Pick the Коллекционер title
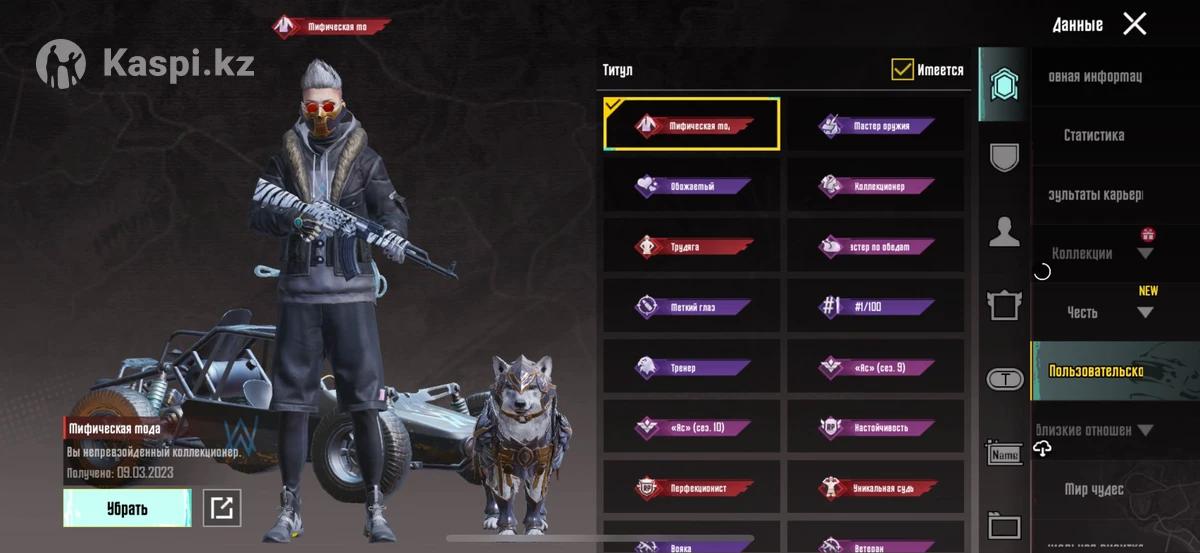The height and width of the screenshot is (553, 1200). [x=877, y=186]
